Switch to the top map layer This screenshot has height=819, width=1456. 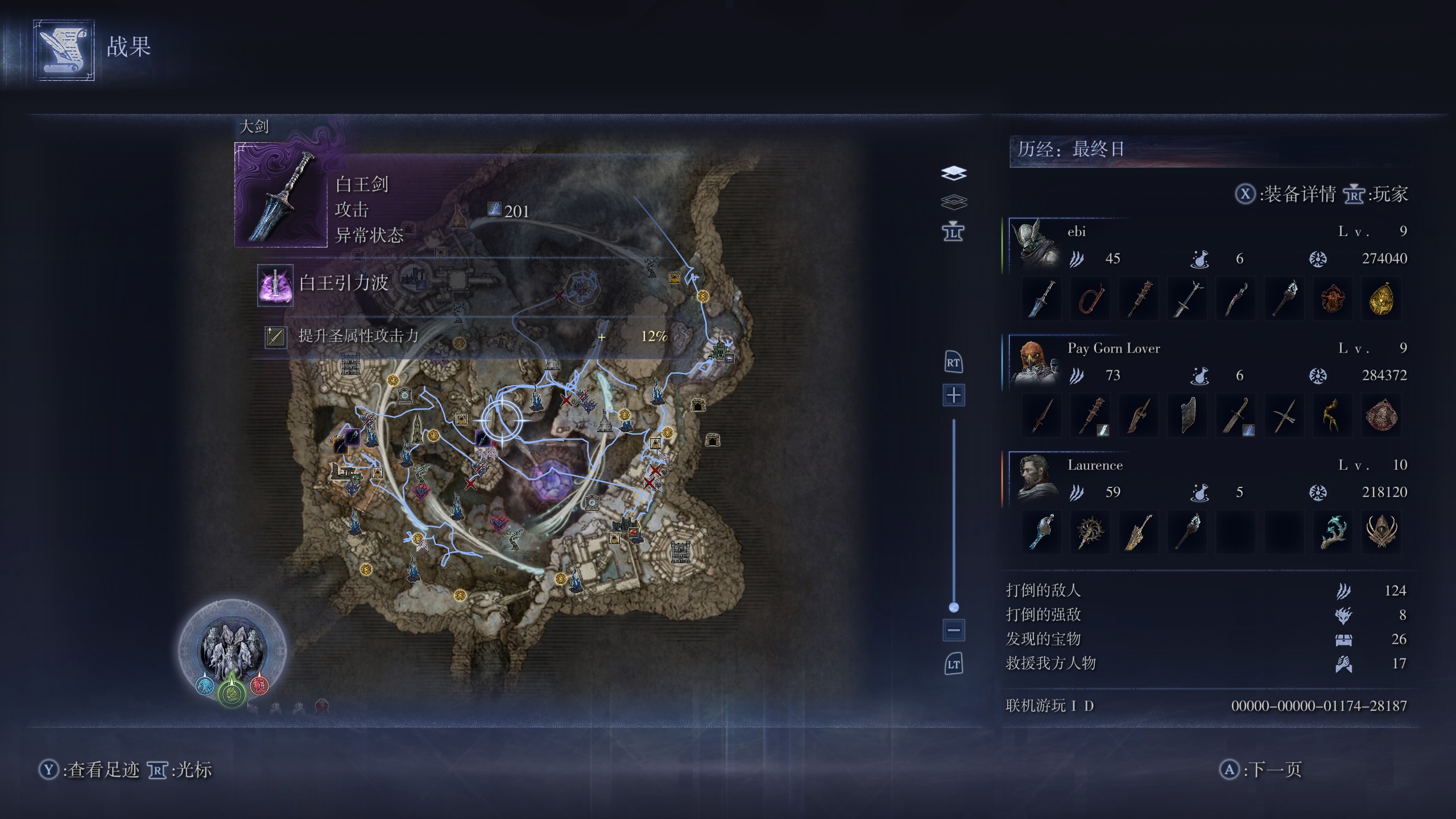(x=954, y=172)
